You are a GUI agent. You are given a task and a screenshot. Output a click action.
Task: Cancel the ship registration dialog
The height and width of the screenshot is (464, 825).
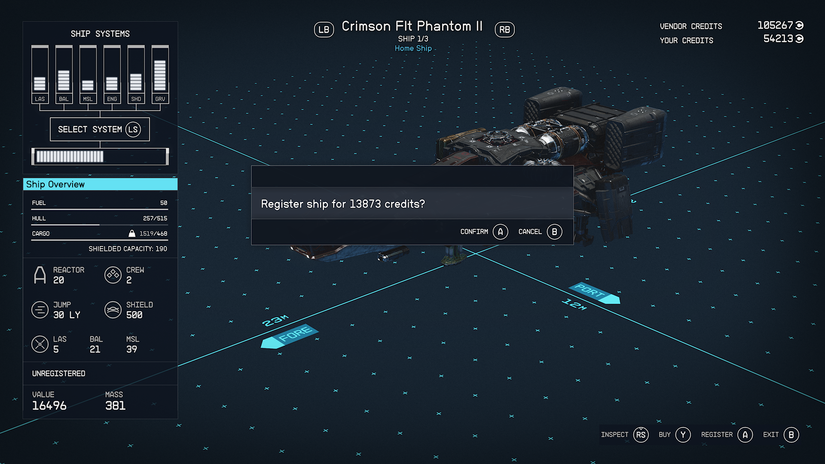[541, 232]
